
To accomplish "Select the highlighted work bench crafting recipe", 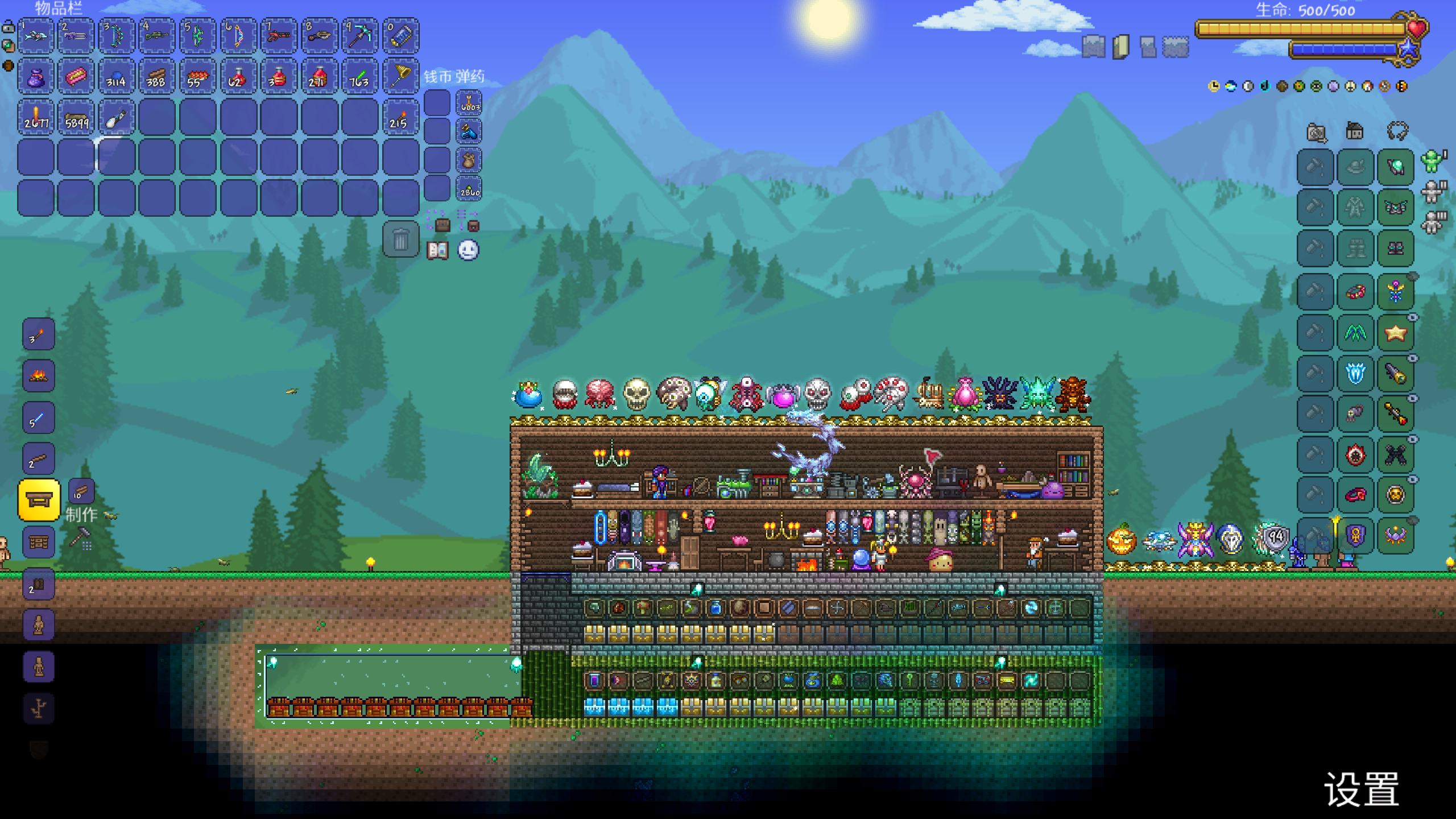I will (39, 500).
